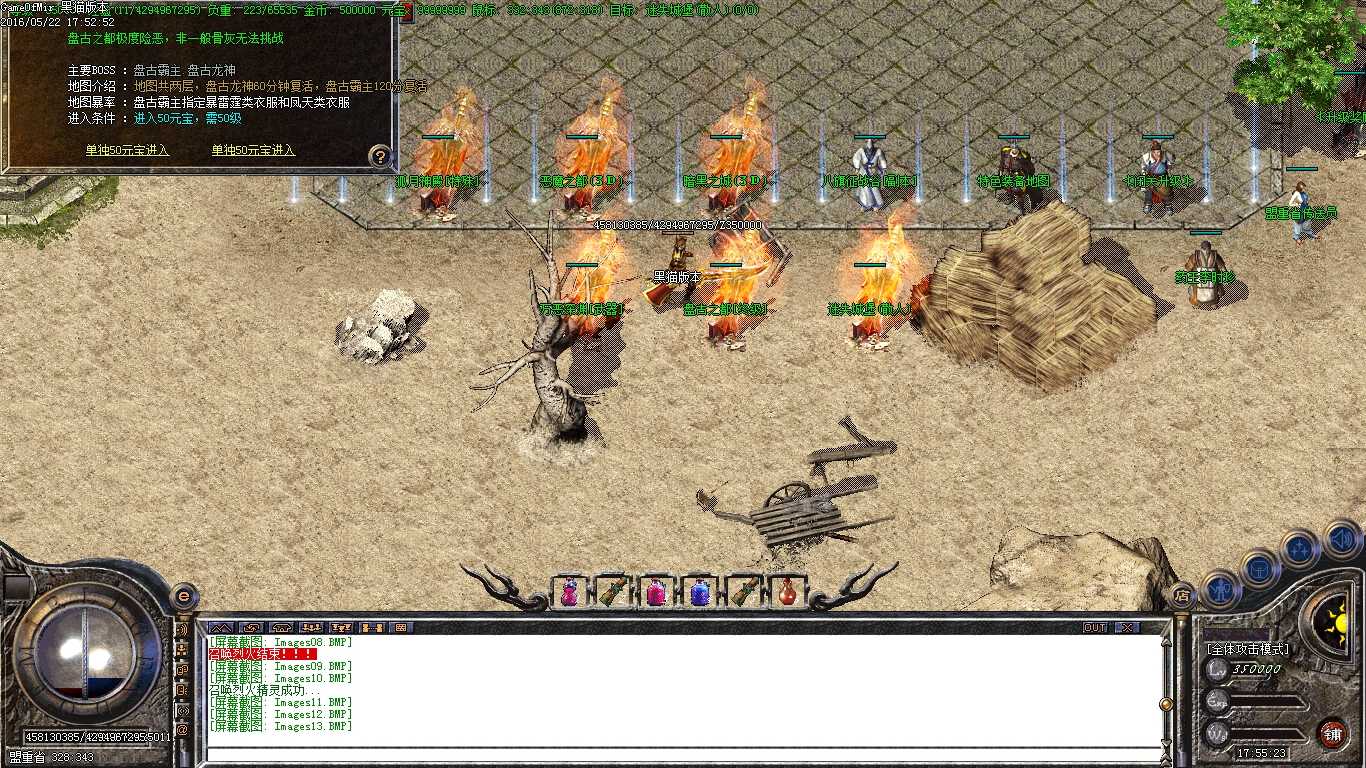Toggle the sound wave channel icon beside the chat

coord(183,630)
